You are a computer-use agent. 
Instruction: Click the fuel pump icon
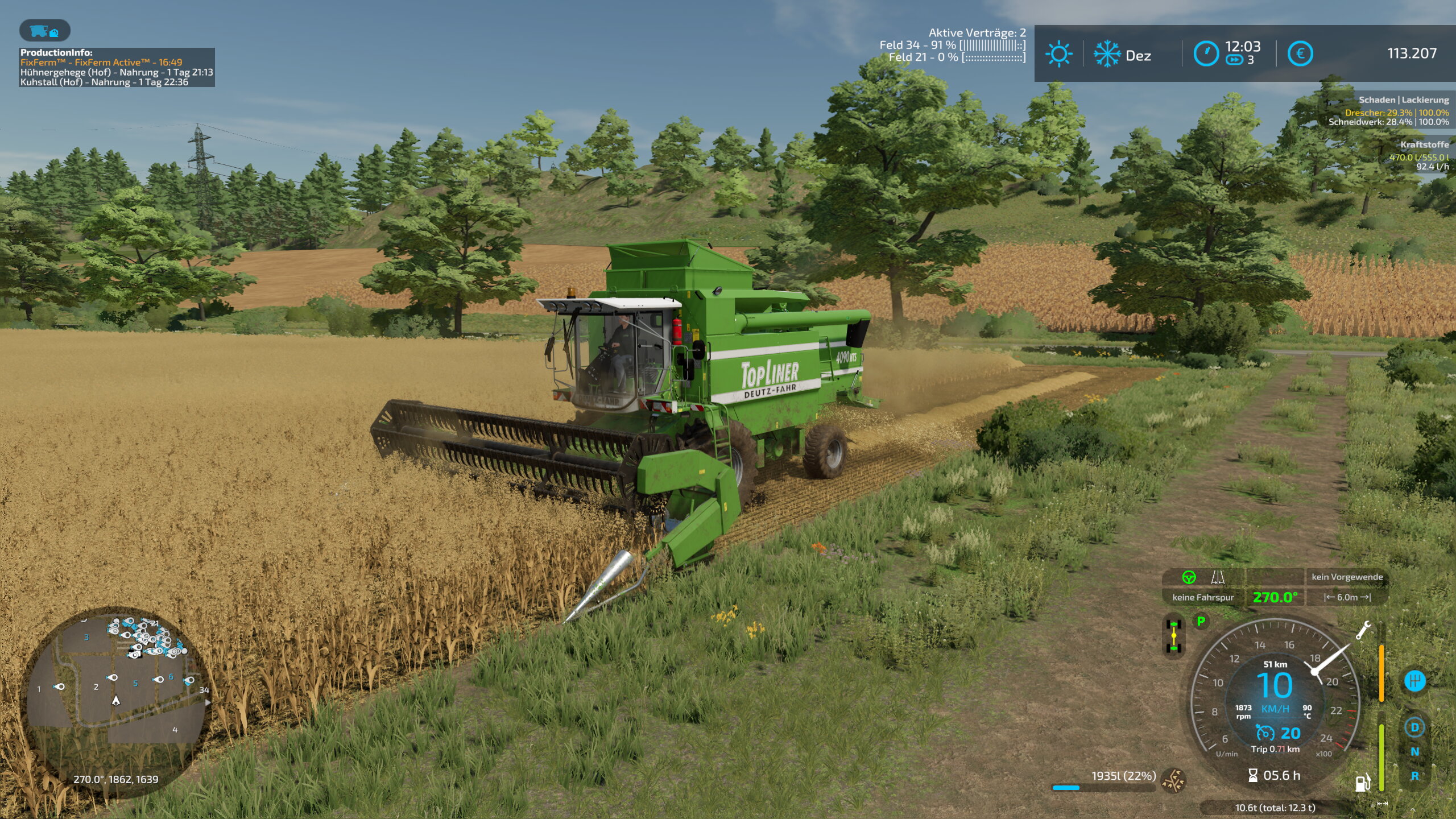coord(1362,783)
